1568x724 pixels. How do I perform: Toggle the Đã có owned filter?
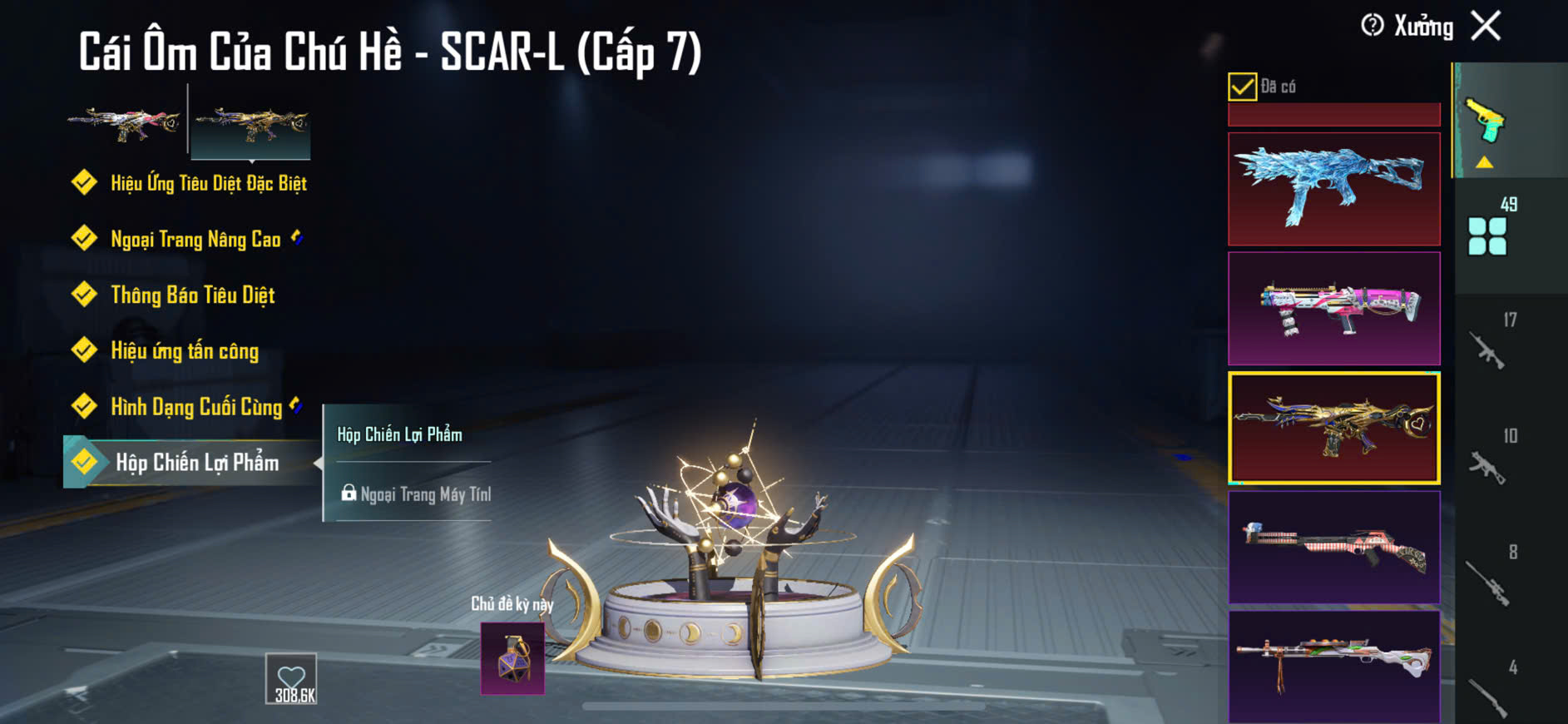1242,87
